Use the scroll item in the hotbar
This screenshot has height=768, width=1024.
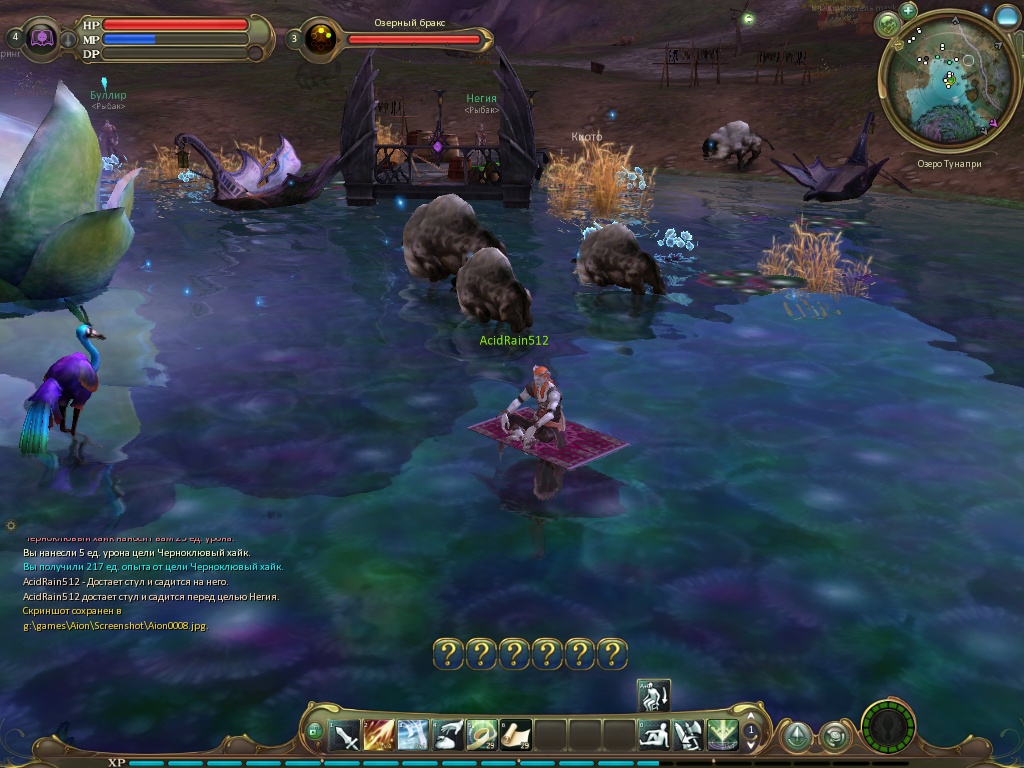[x=516, y=735]
